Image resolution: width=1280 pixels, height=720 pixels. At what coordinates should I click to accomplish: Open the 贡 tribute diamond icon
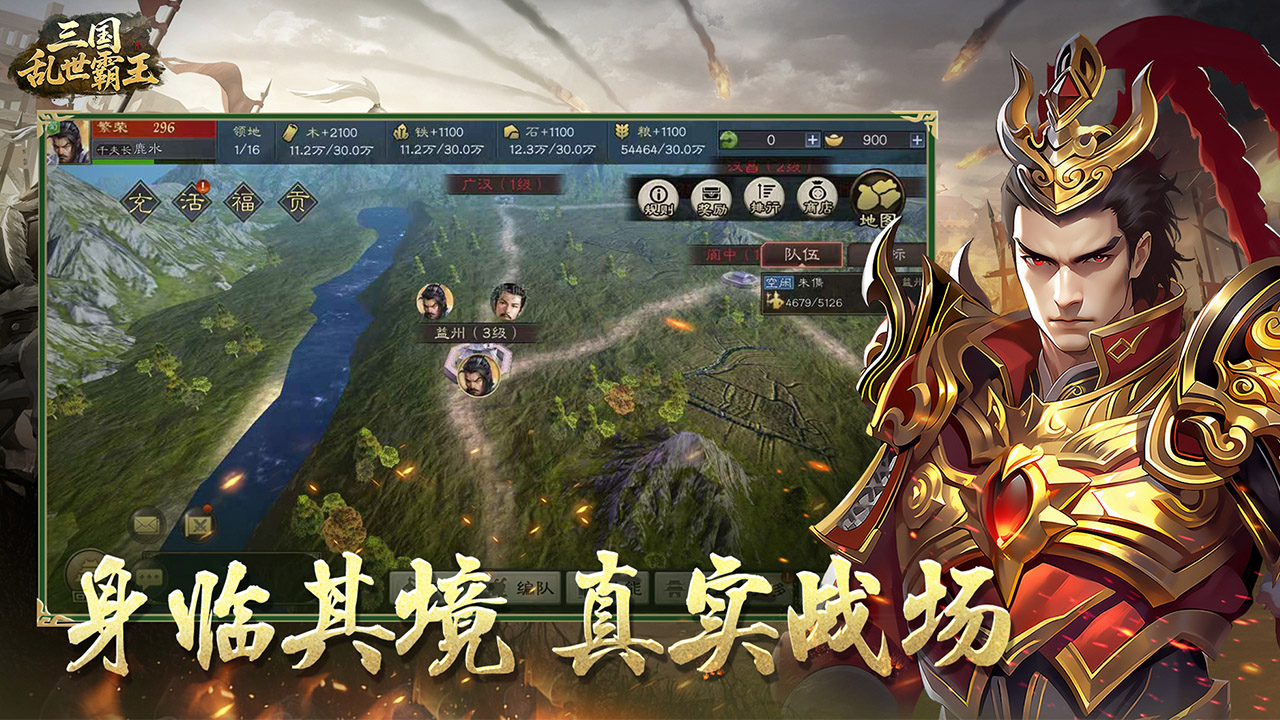pyautogui.click(x=299, y=201)
